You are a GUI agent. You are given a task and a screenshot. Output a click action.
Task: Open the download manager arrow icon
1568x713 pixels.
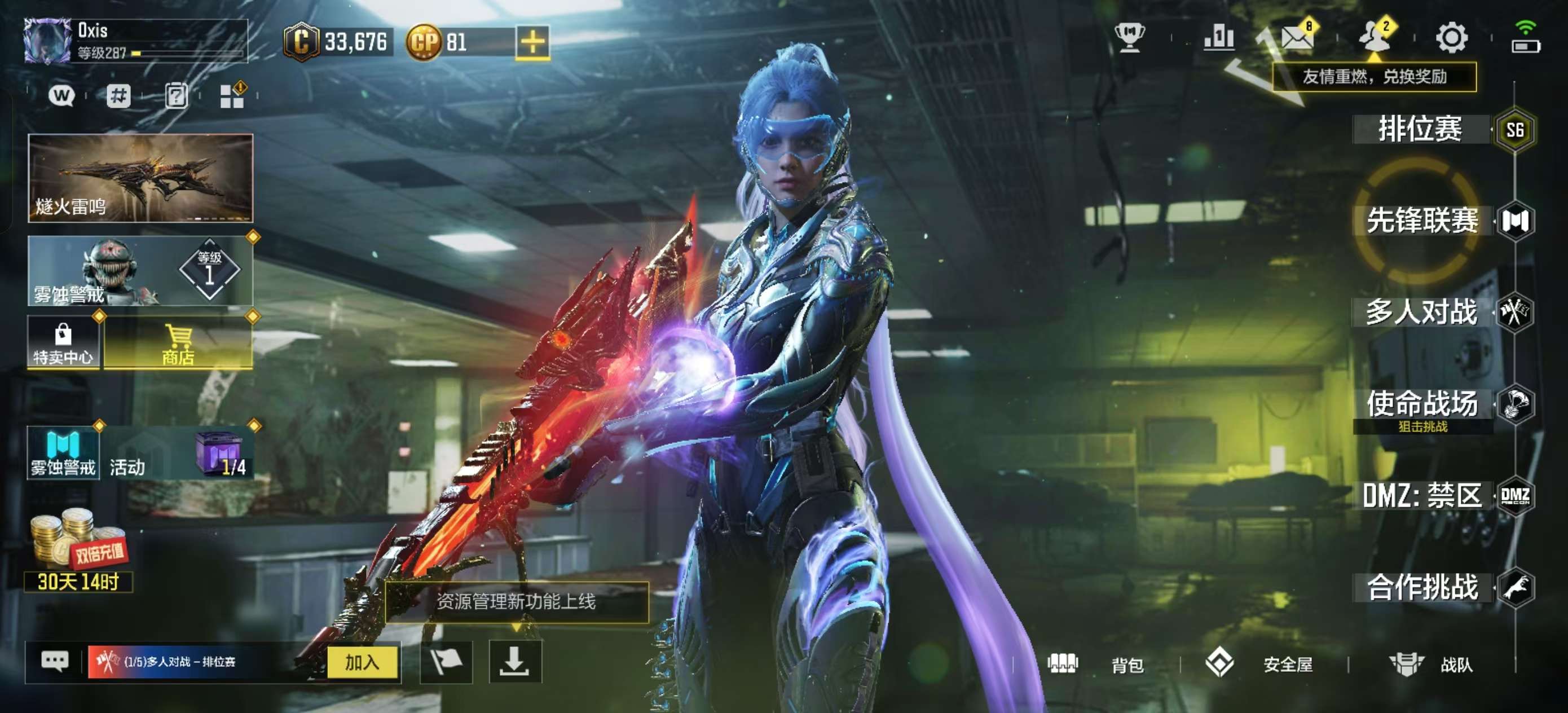click(x=515, y=662)
